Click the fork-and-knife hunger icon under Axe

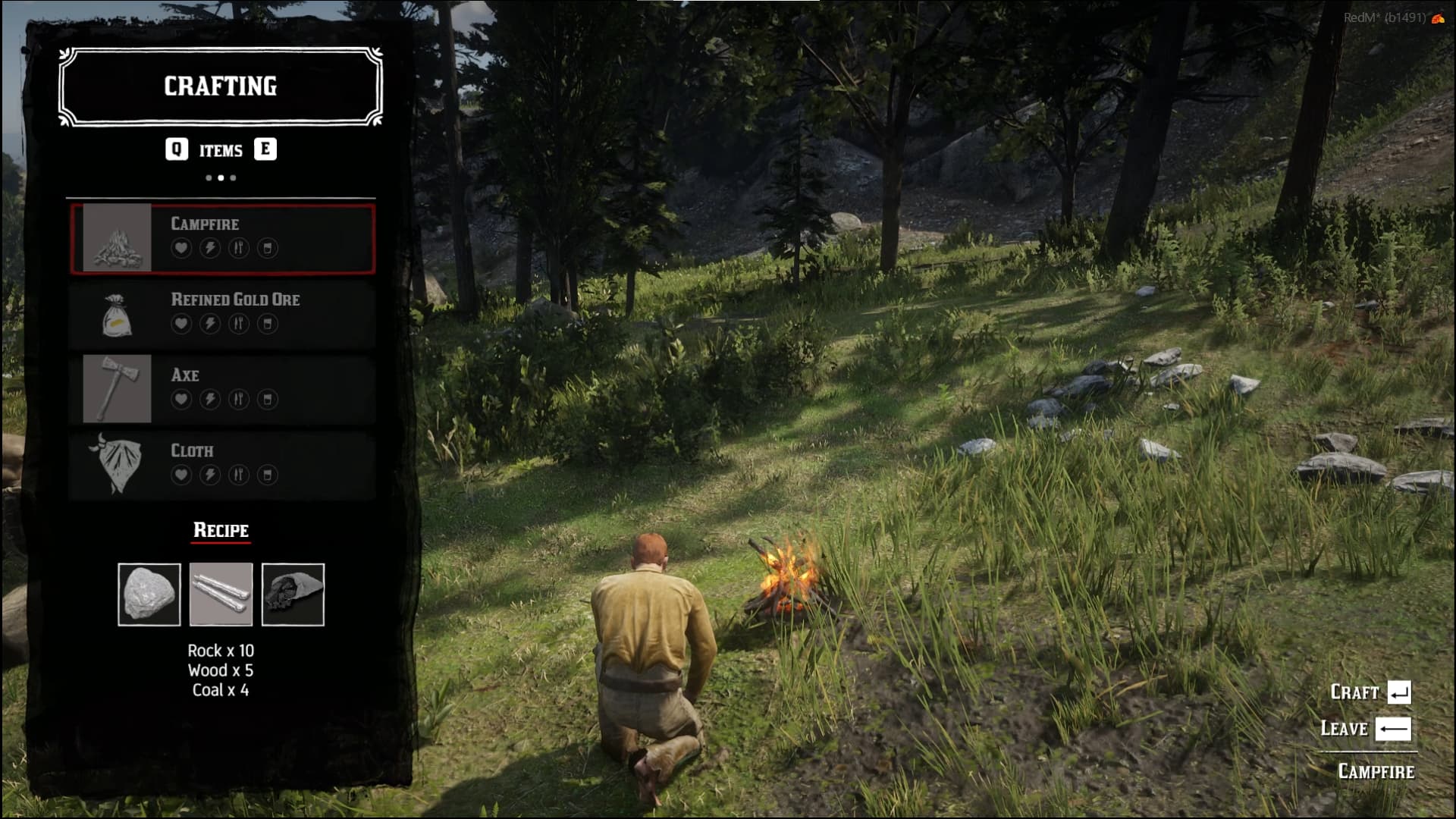[x=239, y=399]
